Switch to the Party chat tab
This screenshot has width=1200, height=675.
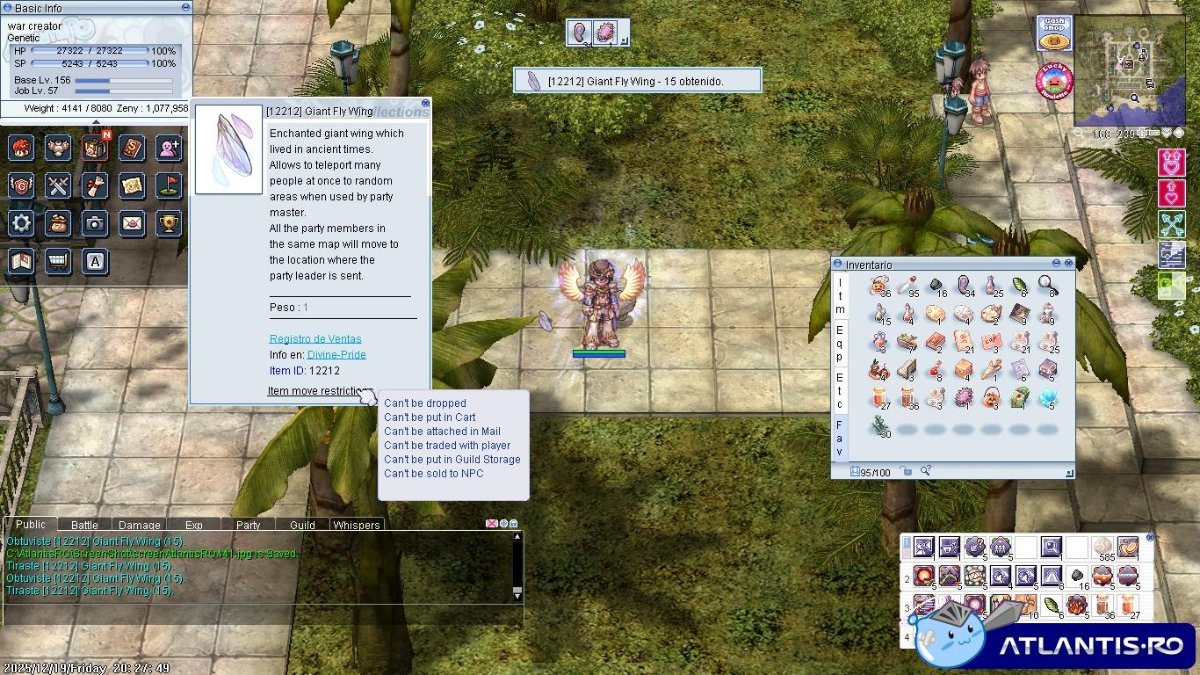(248, 525)
